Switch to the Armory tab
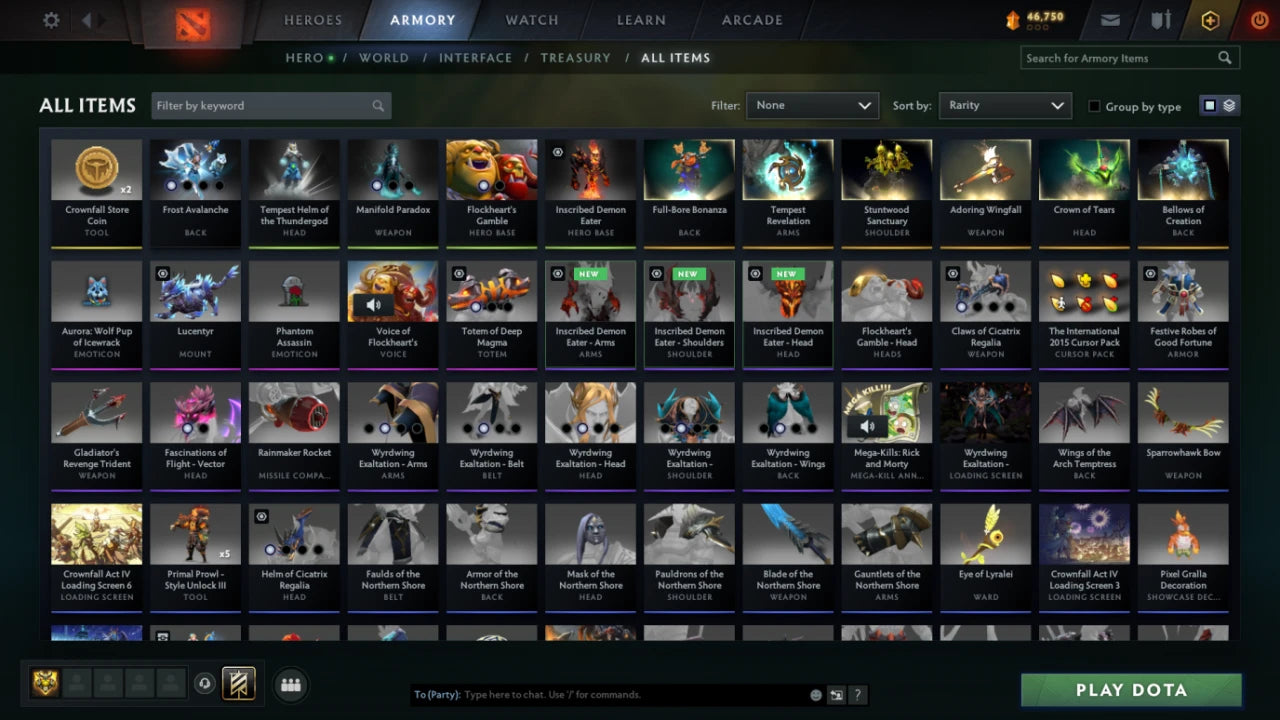Screen dimensions: 1280x720 pos(422,20)
